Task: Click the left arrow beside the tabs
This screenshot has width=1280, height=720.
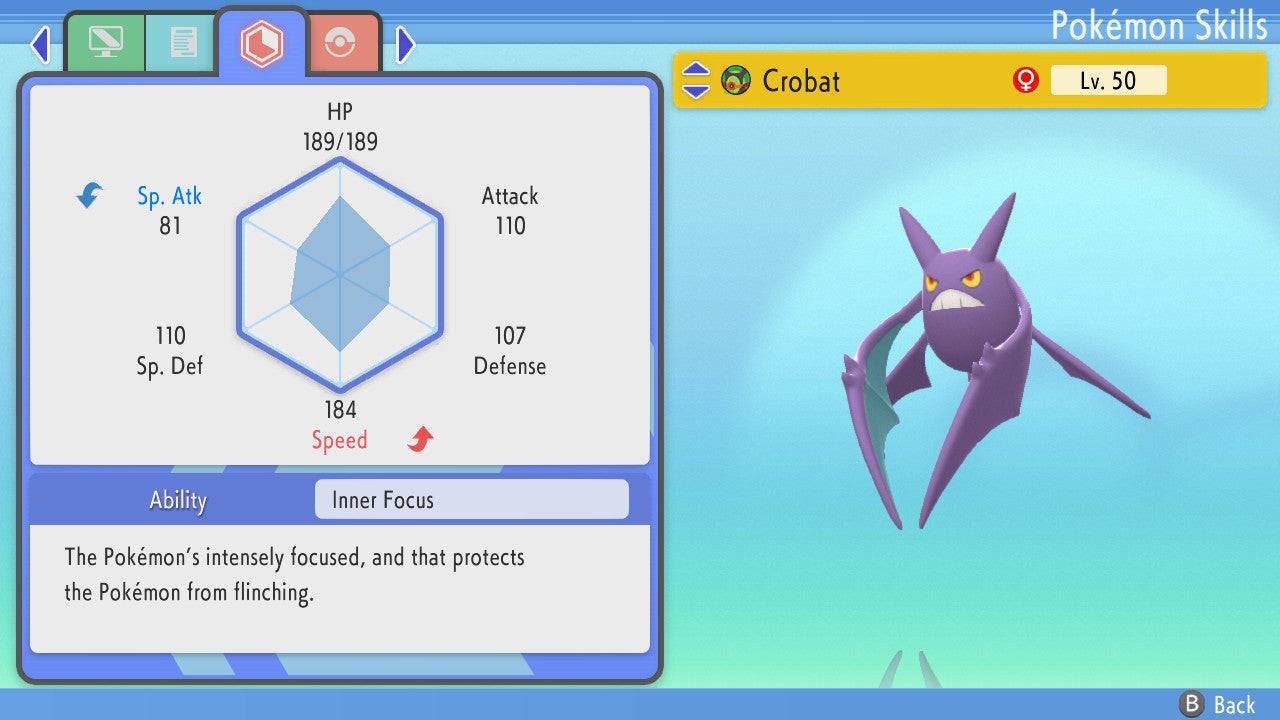Action: pos(40,44)
